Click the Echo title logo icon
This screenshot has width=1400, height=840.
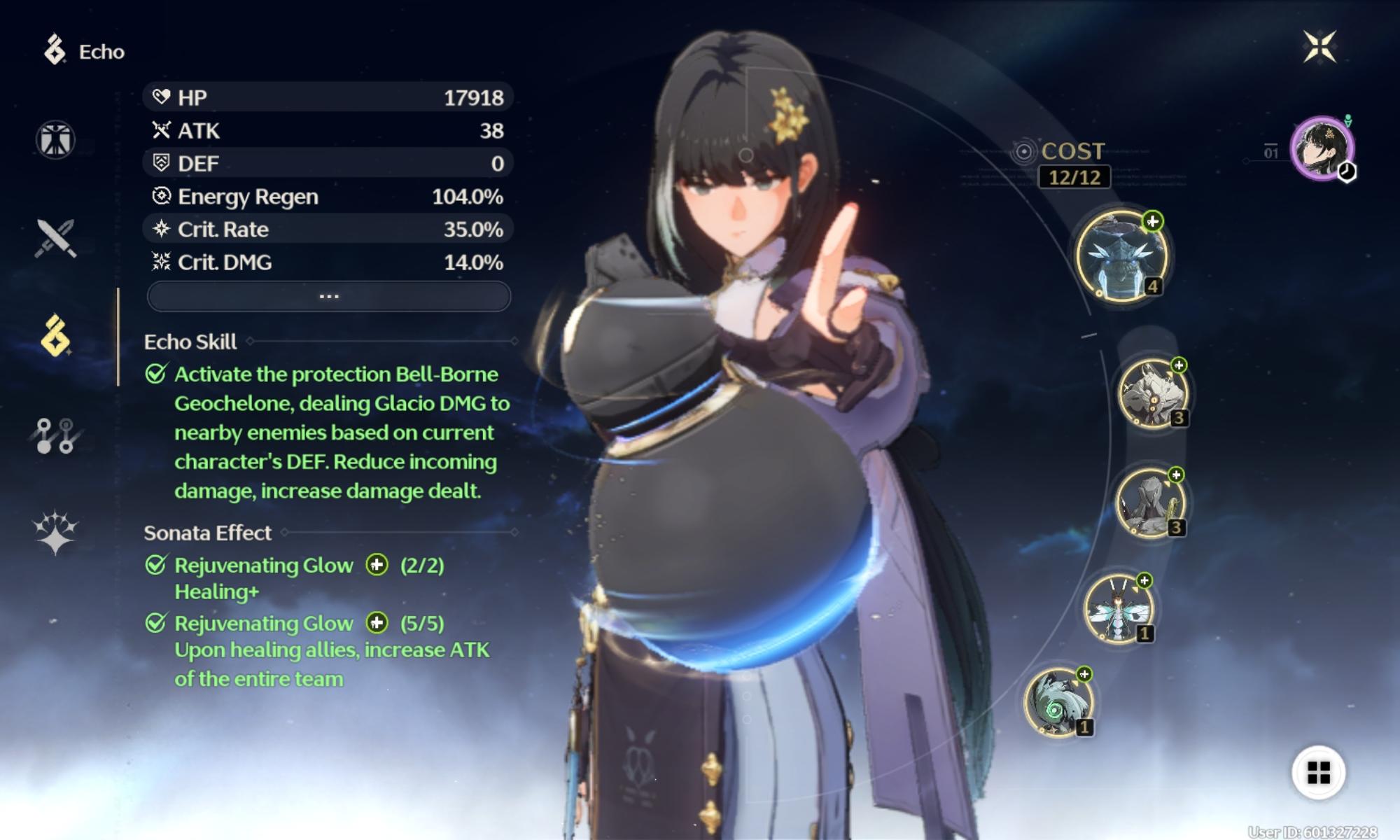[x=55, y=50]
